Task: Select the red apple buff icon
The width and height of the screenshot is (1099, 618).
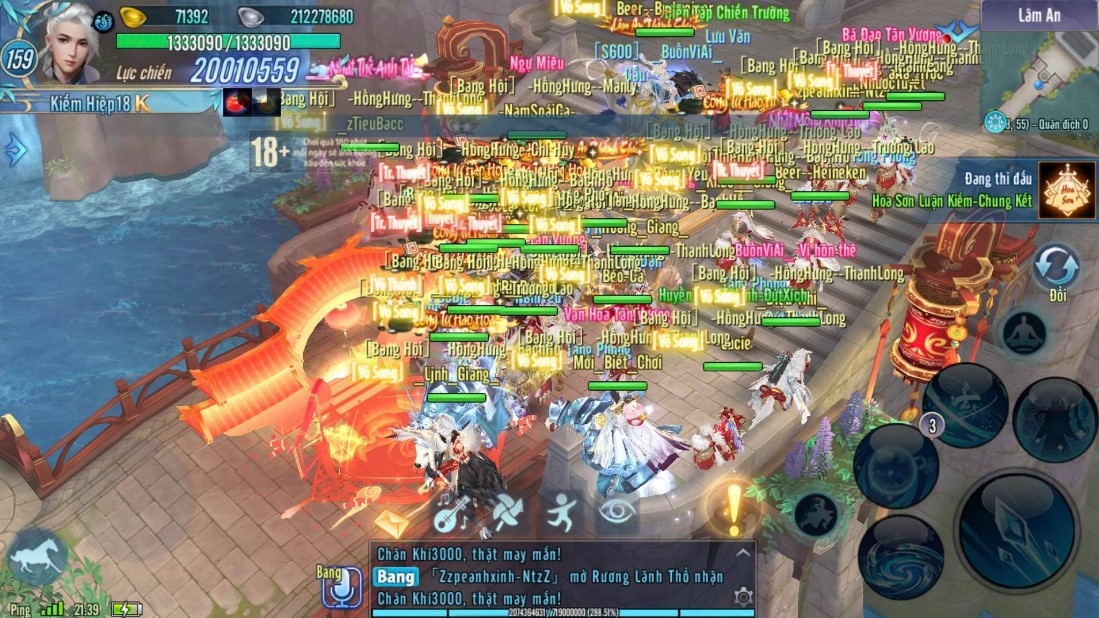Action: pyautogui.click(x=237, y=101)
